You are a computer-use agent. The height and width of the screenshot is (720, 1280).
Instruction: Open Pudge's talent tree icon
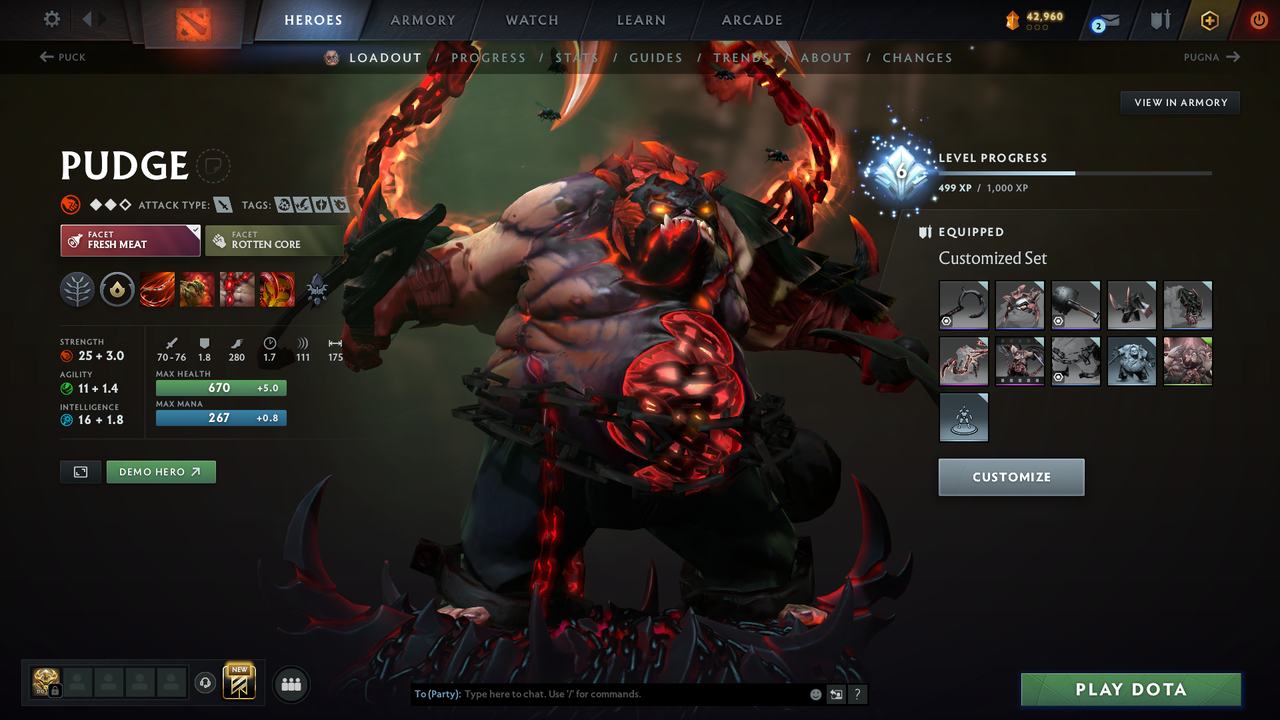tap(77, 289)
